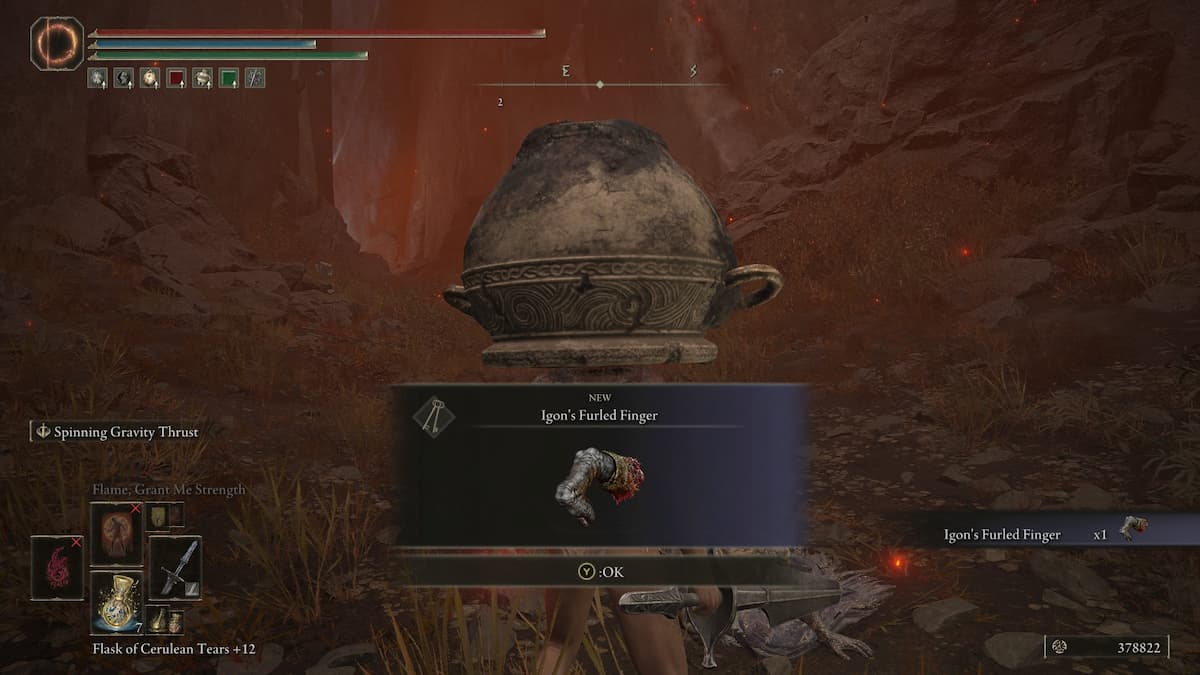
Task: Confirm the item popup with OK
Action: tap(601, 572)
